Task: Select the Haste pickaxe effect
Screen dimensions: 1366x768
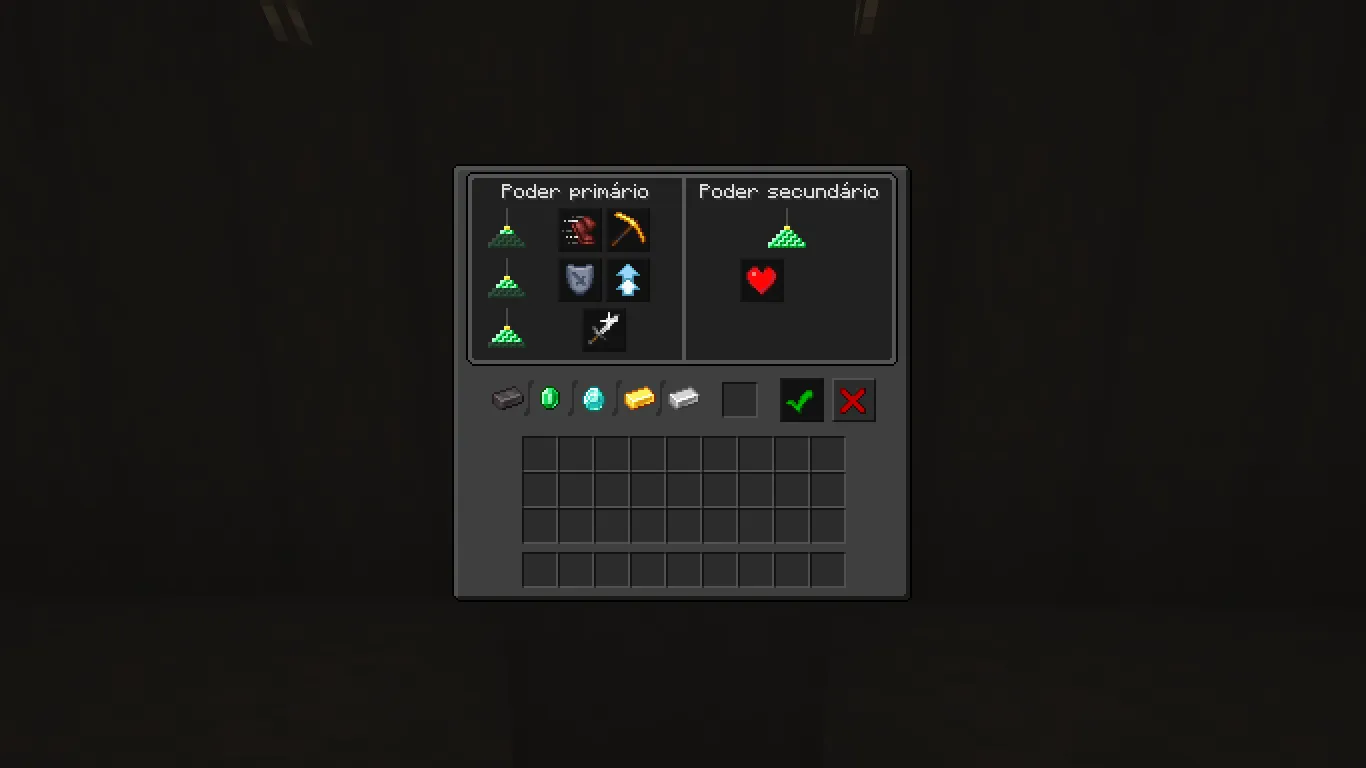Action: point(628,229)
